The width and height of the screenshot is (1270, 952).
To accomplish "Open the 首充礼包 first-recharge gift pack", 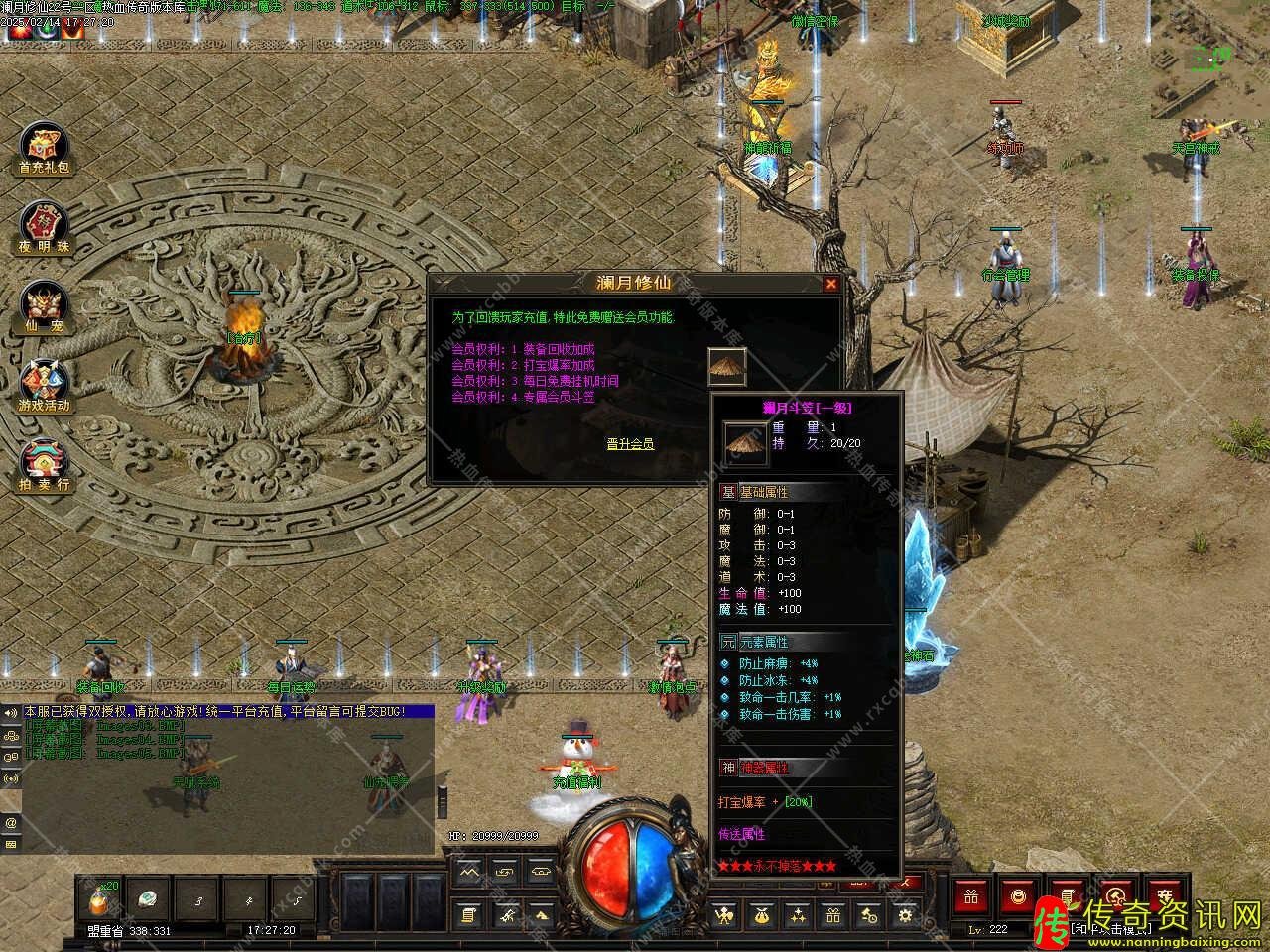I will [44, 147].
